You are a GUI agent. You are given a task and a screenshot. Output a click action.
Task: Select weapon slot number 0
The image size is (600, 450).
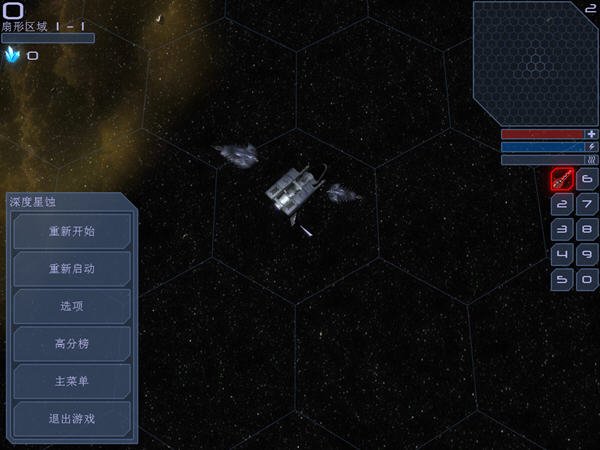(587, 280)
